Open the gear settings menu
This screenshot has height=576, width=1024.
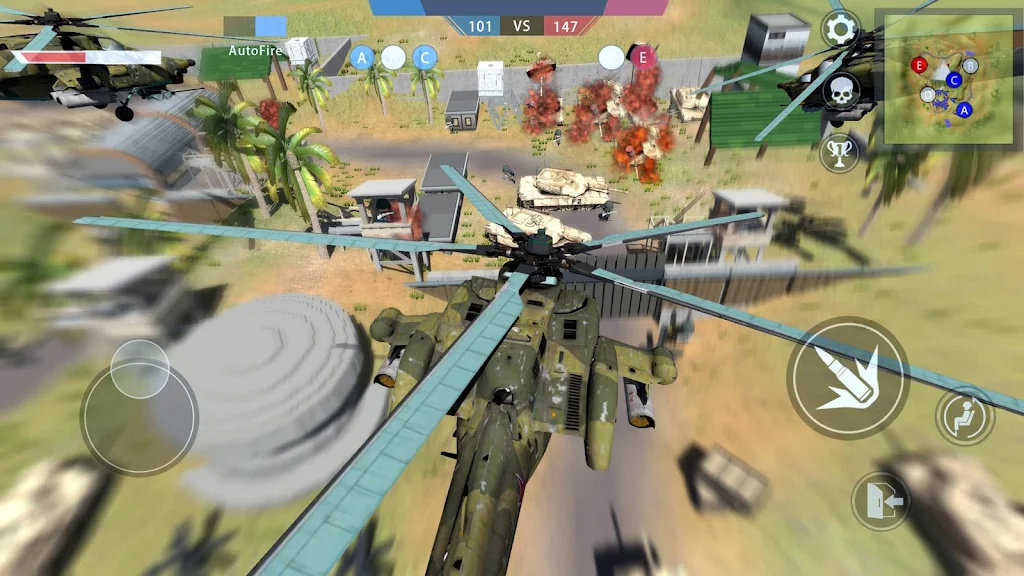tap(840, 29)
